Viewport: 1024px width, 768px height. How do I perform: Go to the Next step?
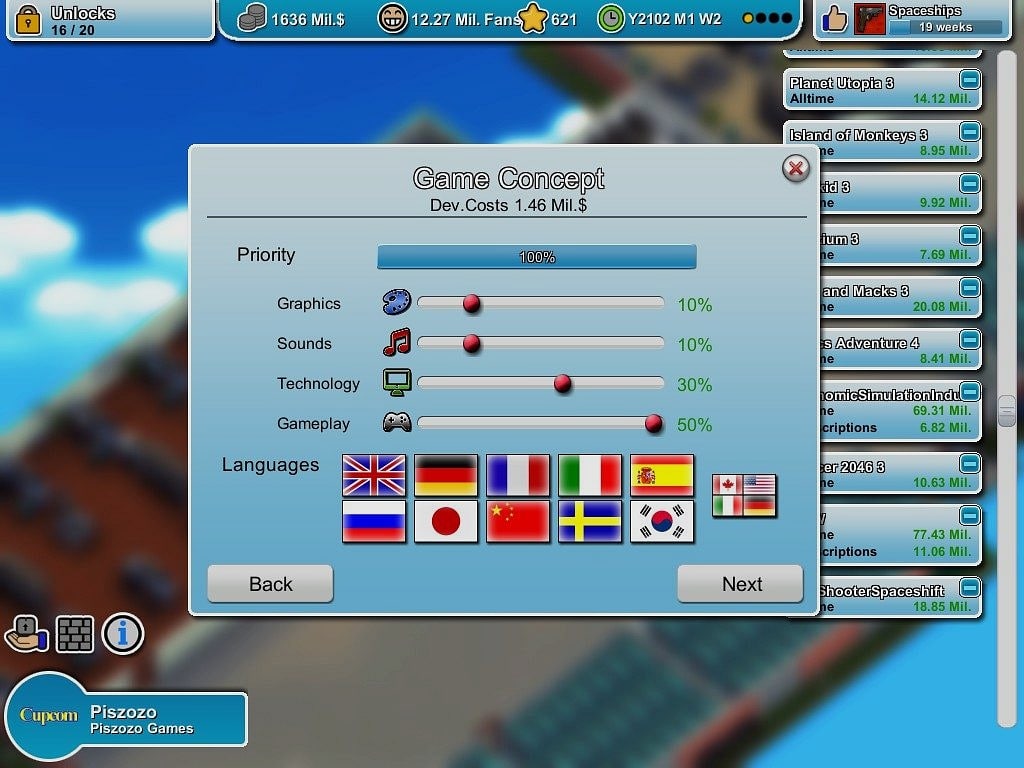point(740,584)
